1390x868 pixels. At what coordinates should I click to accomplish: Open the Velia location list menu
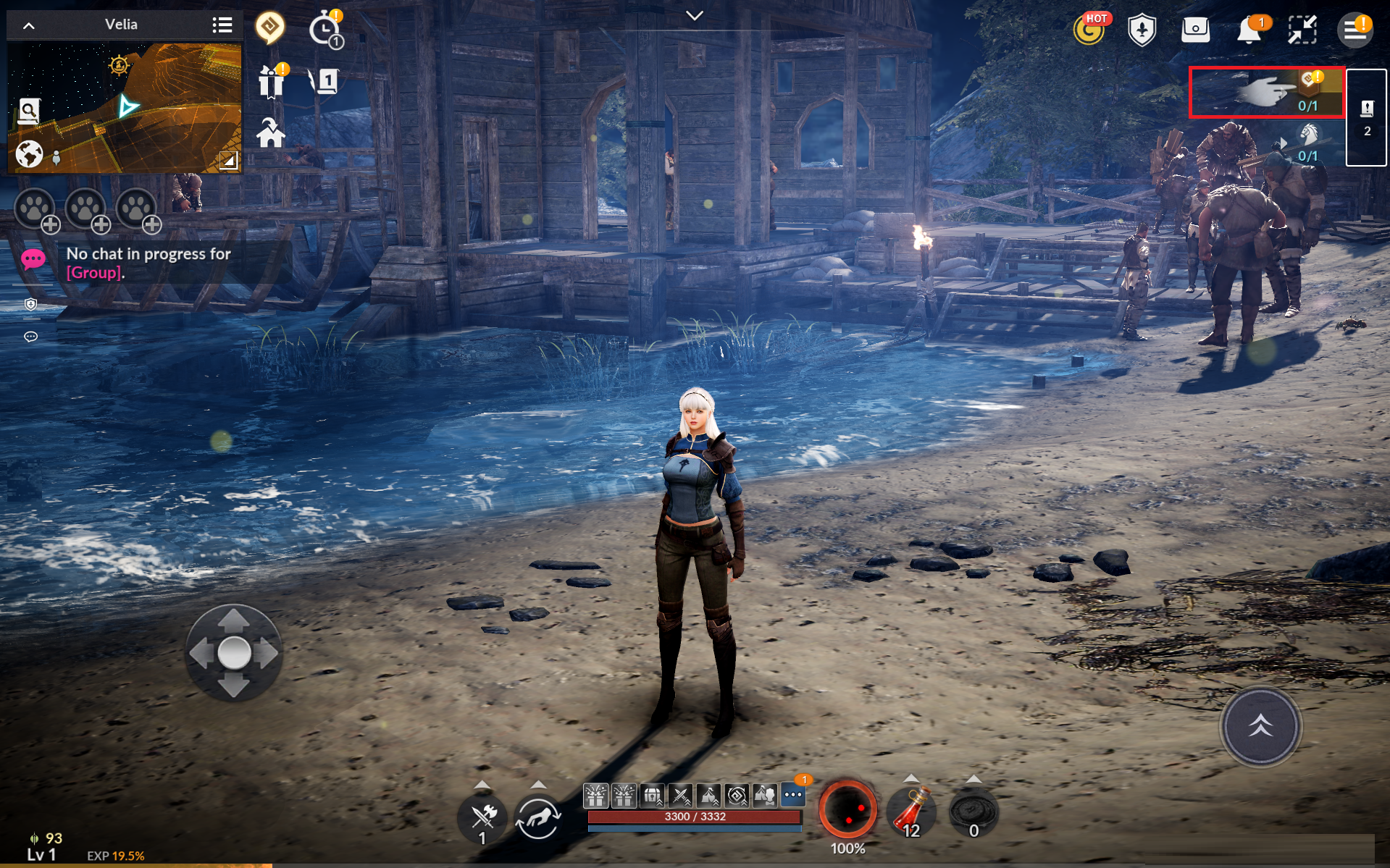[x=222, y=25]
